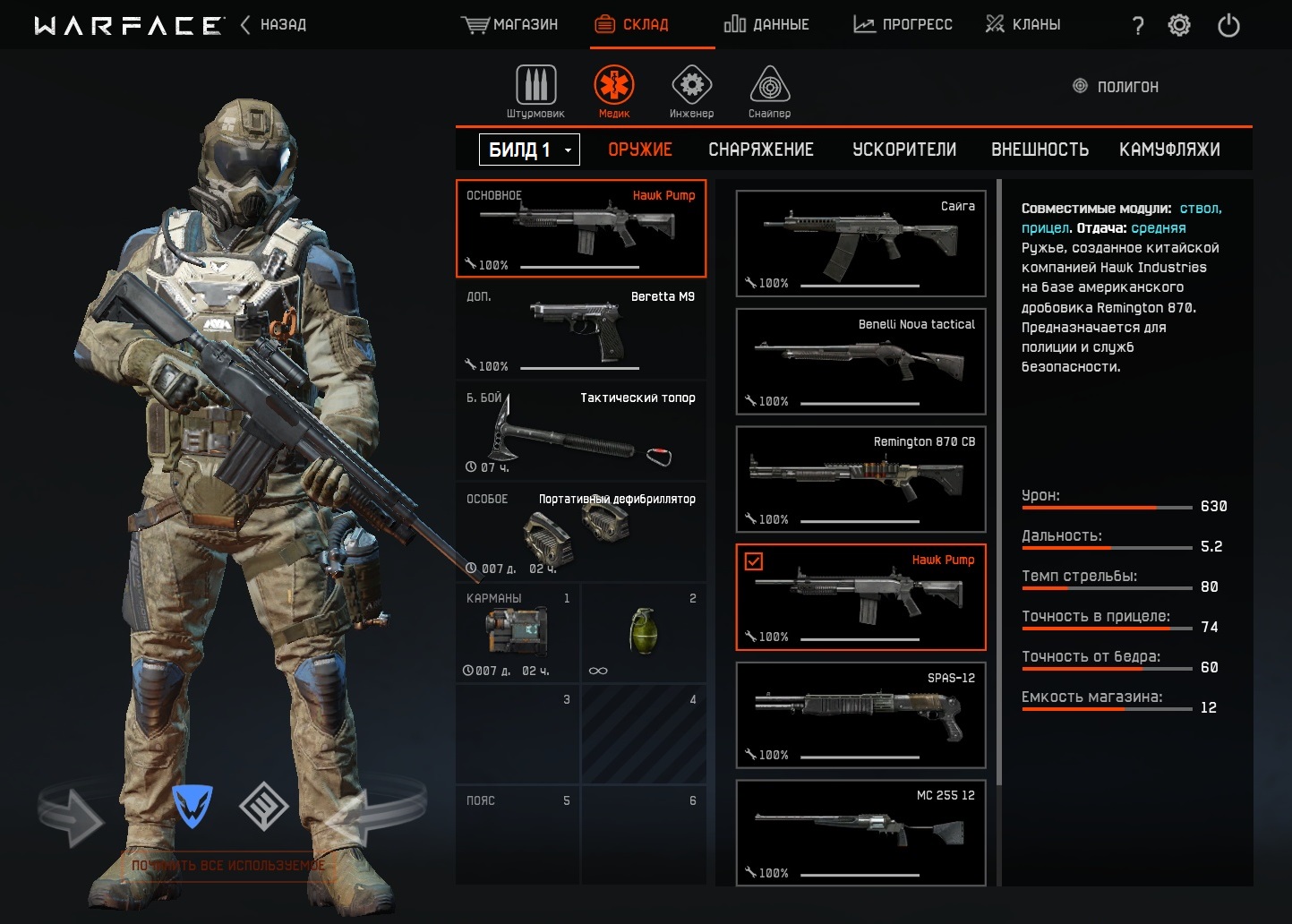
Task: Select the Штурмовик class
Action: click(x=535, y=91)
